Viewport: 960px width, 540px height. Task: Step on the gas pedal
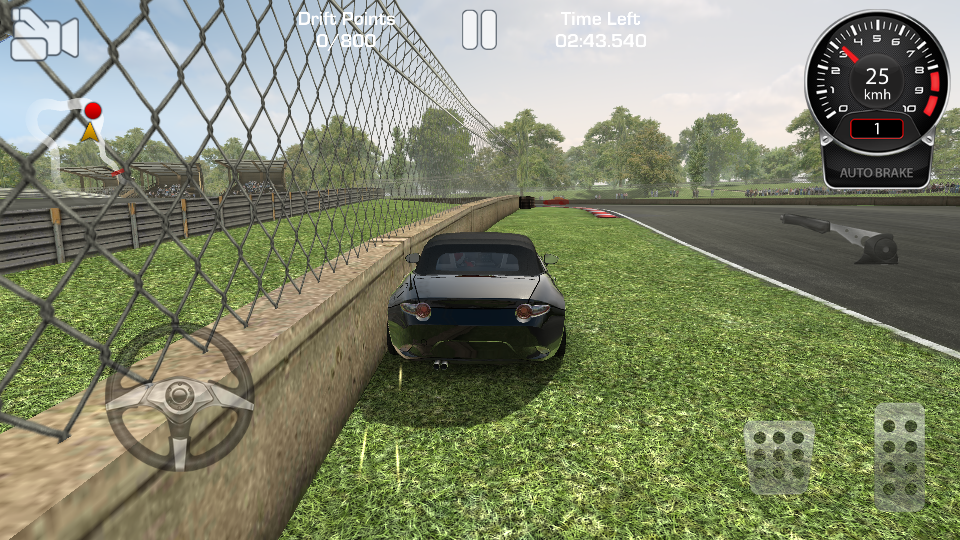899,455
